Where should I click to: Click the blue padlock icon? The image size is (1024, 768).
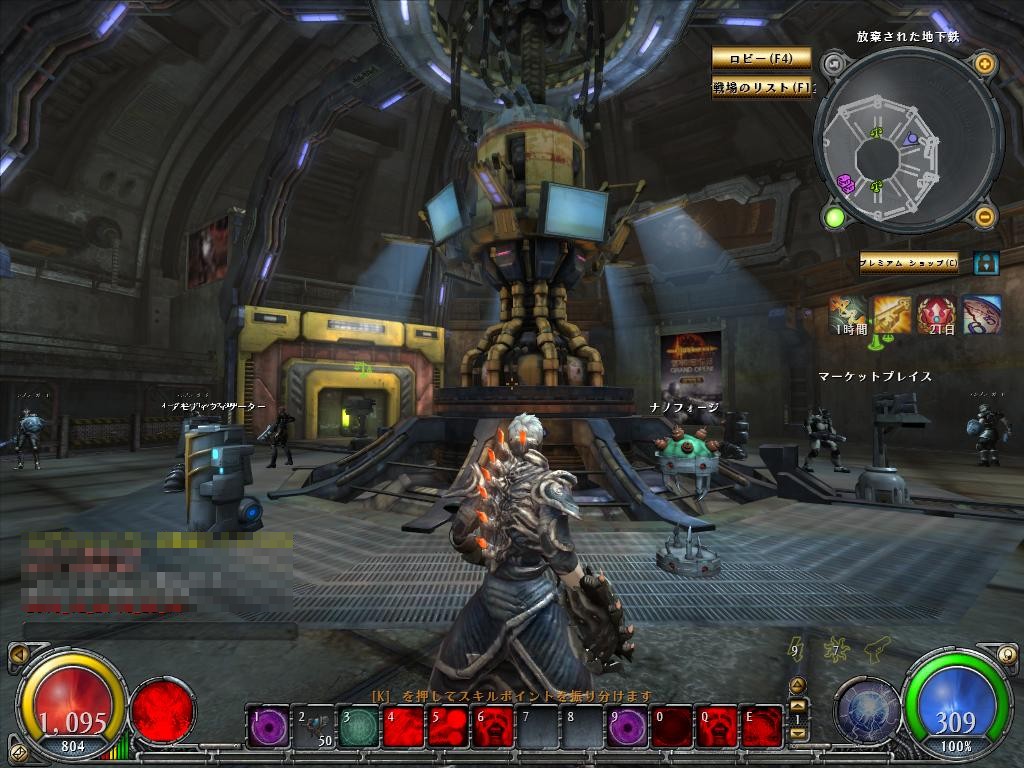point(986,264)
